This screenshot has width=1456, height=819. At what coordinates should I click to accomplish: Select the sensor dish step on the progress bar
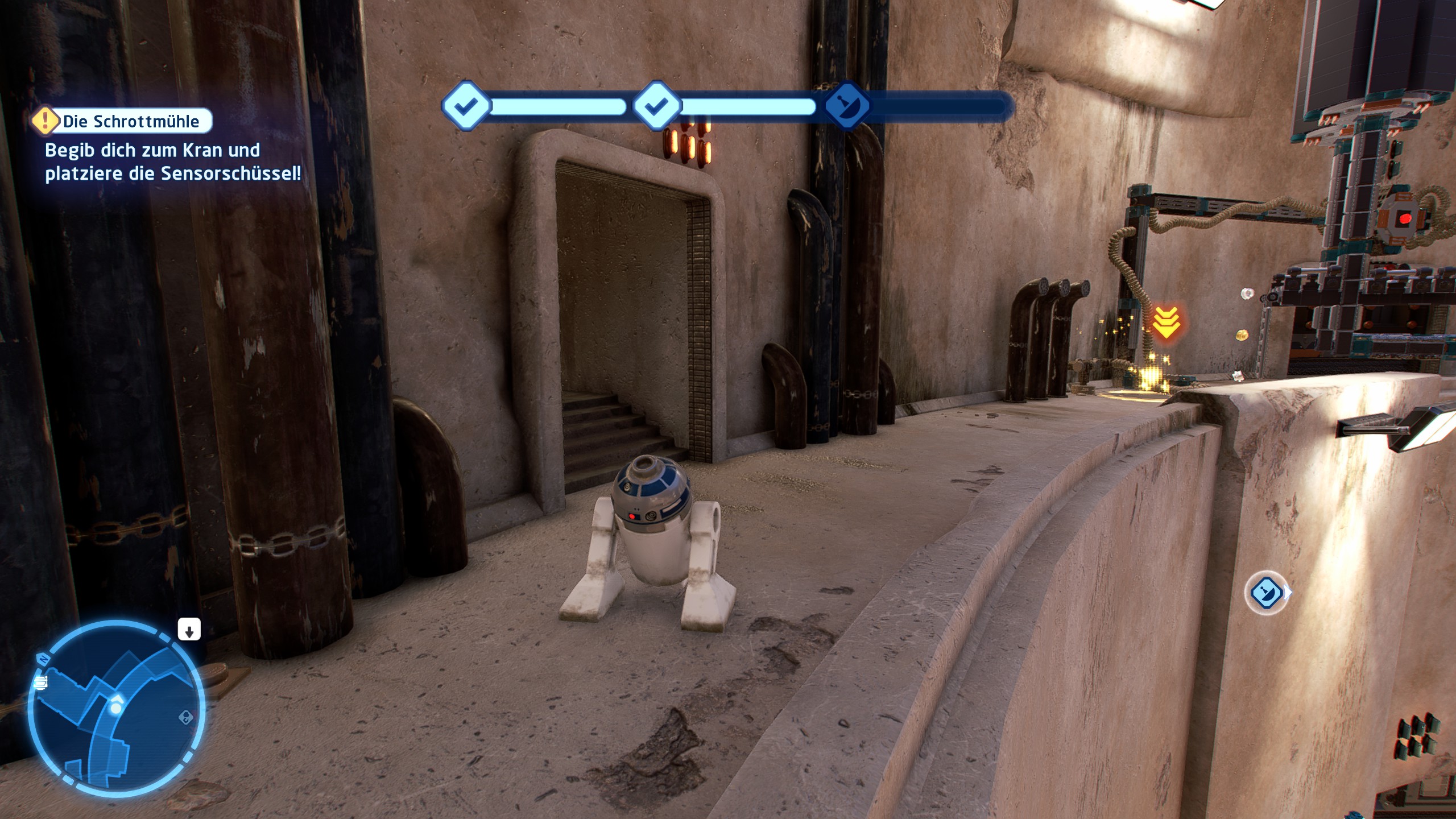pyautogui.click(x=847, y=106)
